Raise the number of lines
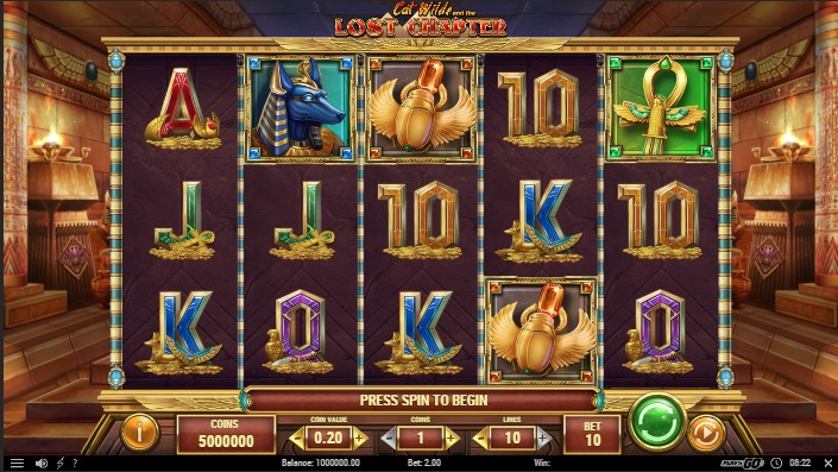This screenshot has height=472, width=838. [542, 438]
